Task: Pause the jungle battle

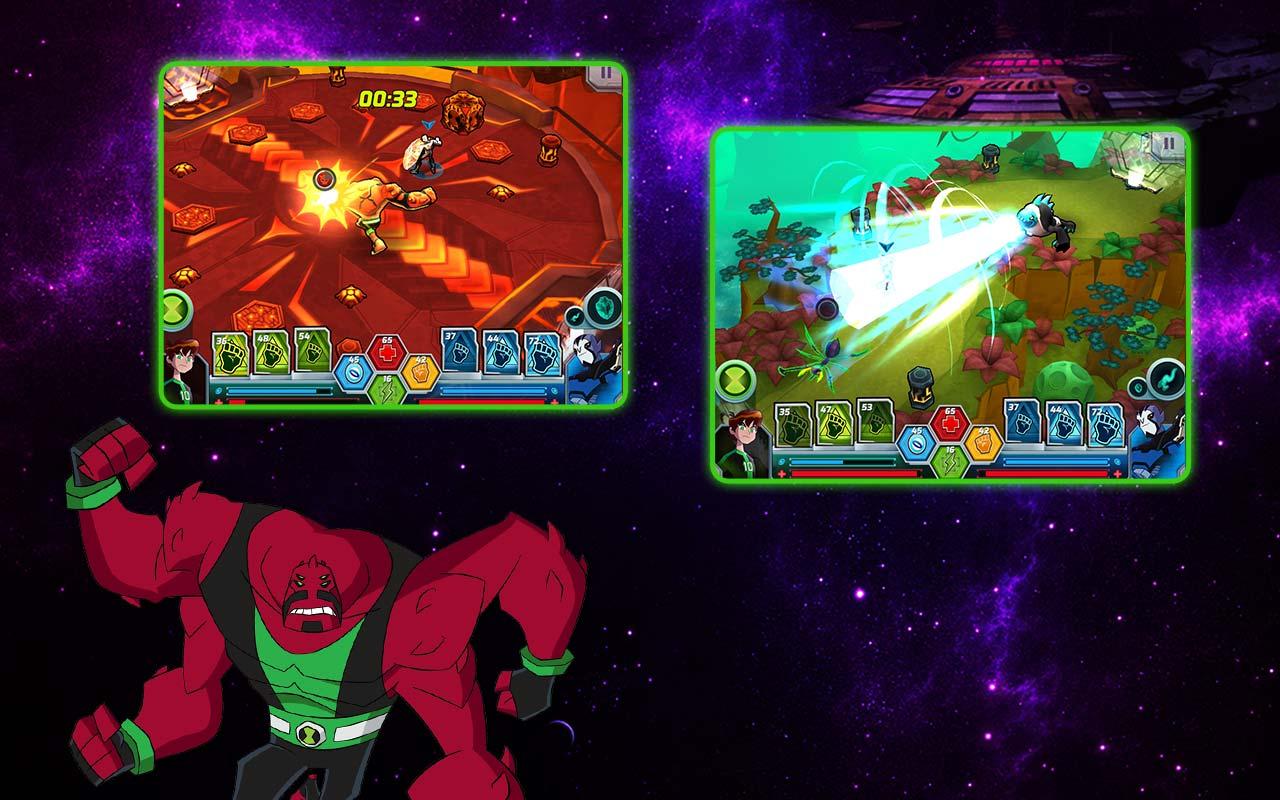Action: click(x=1166, y=144)
